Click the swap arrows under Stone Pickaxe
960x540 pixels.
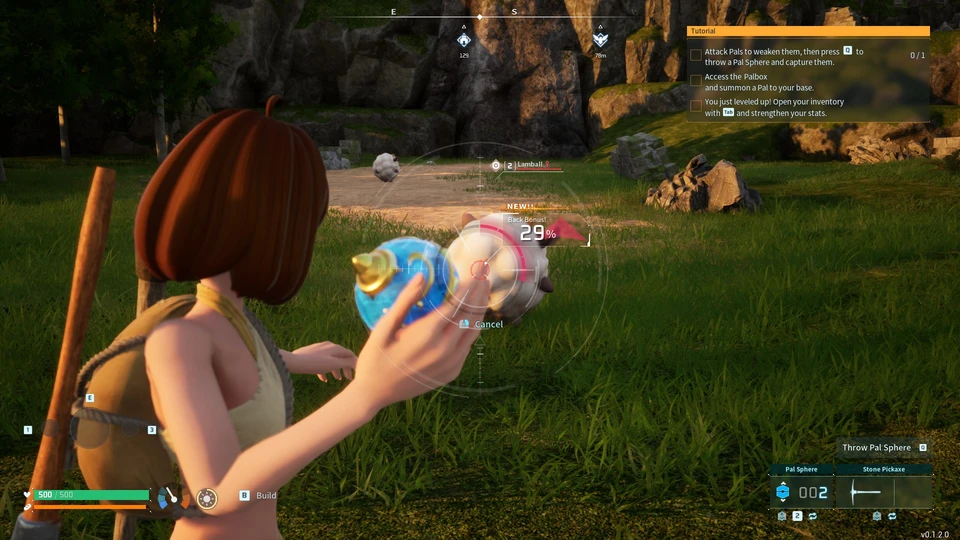(892, 516)
